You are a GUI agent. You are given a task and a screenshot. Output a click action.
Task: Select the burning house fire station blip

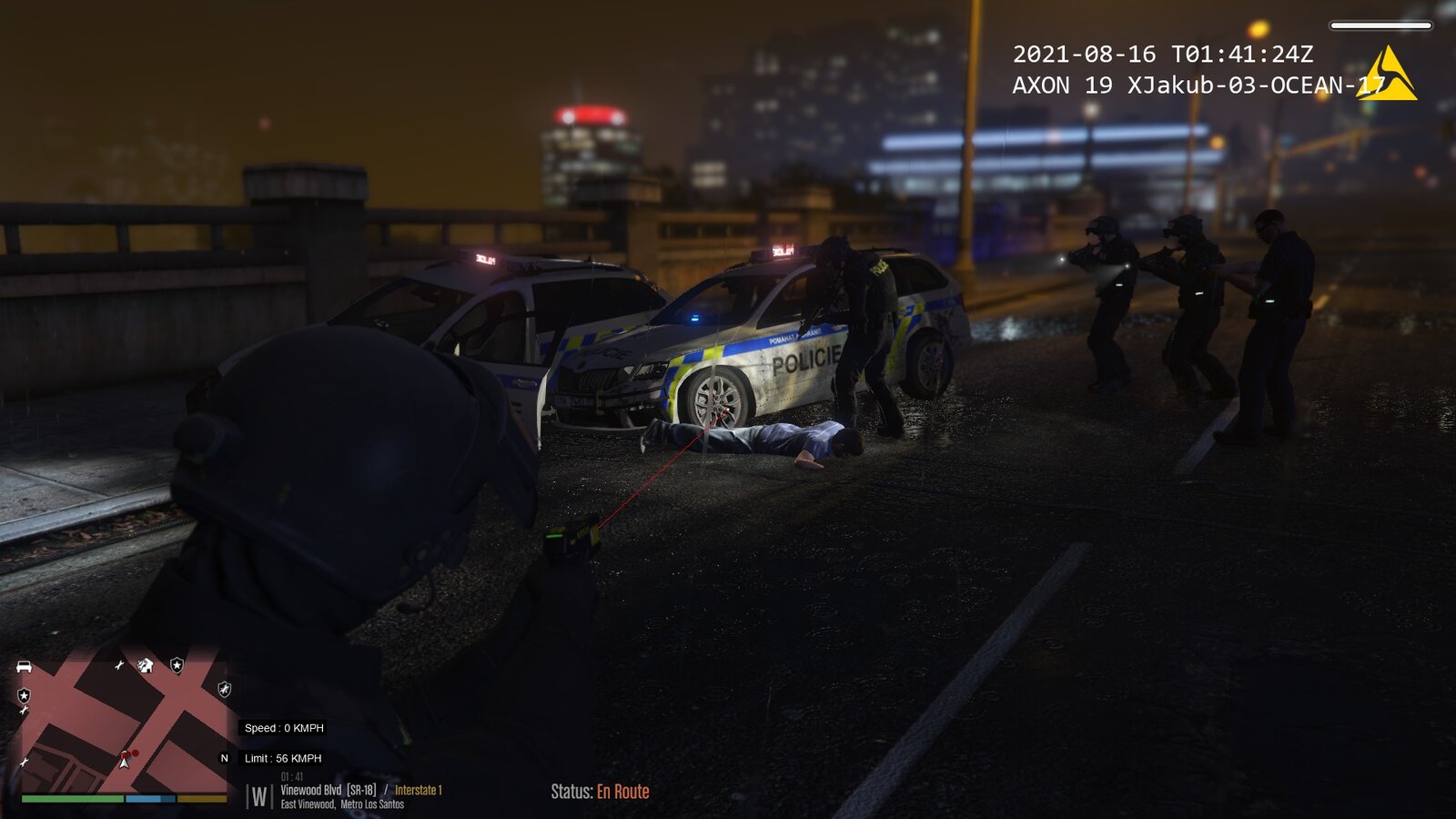click(146, 665)
